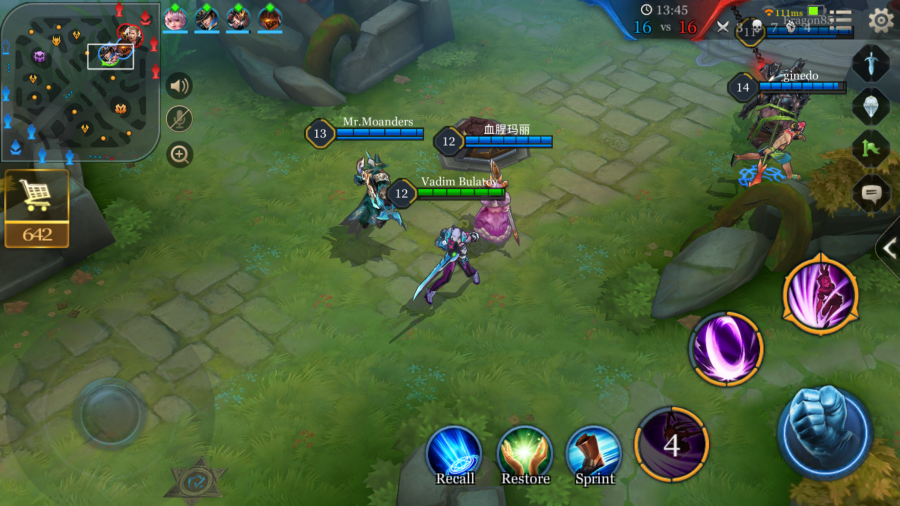Viewport: 900px width, 506px height.
Task: Select the pink-haired teammate portrait
Action: click(x=176, y=18)
